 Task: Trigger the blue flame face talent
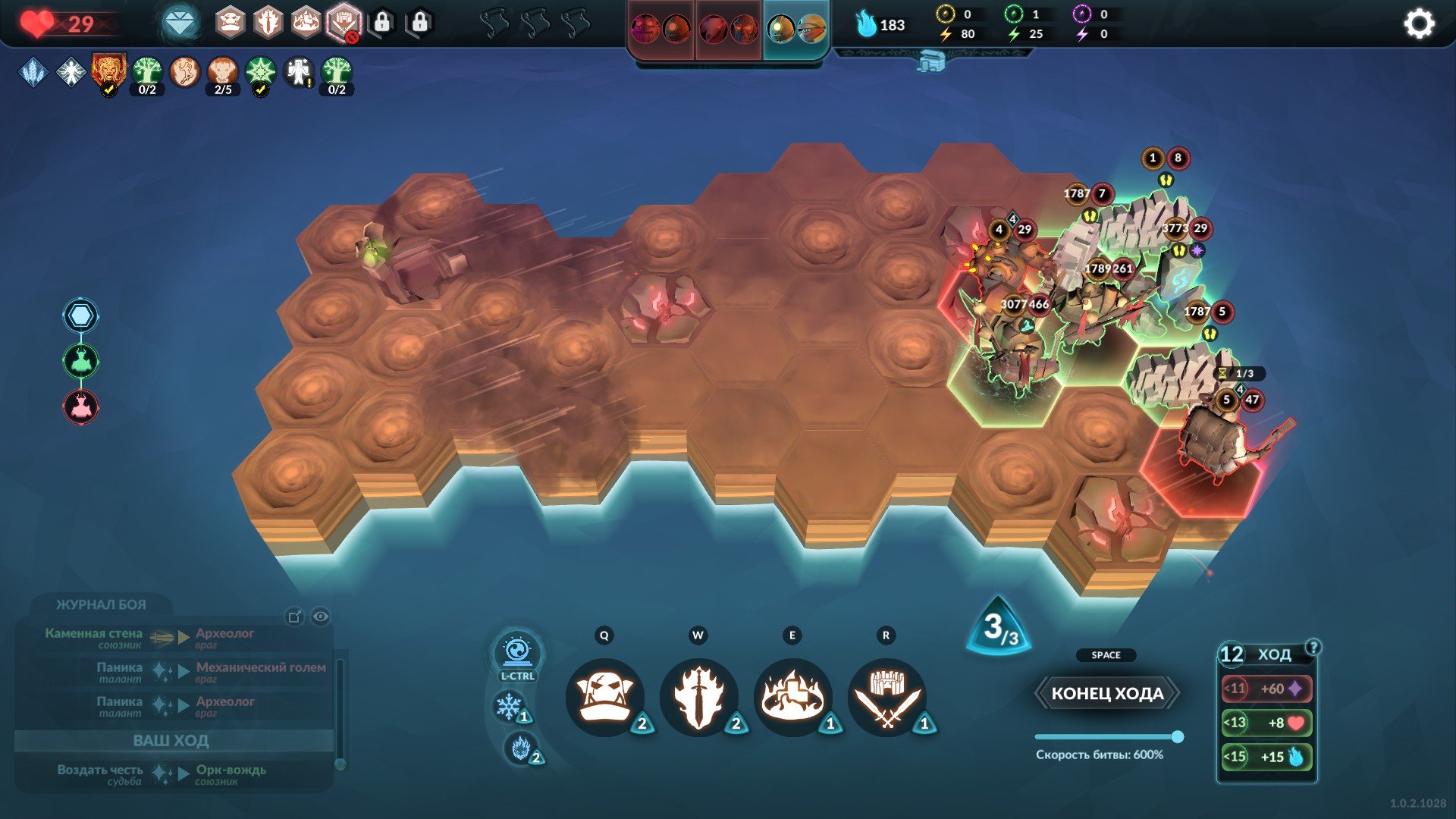[520, 748]
